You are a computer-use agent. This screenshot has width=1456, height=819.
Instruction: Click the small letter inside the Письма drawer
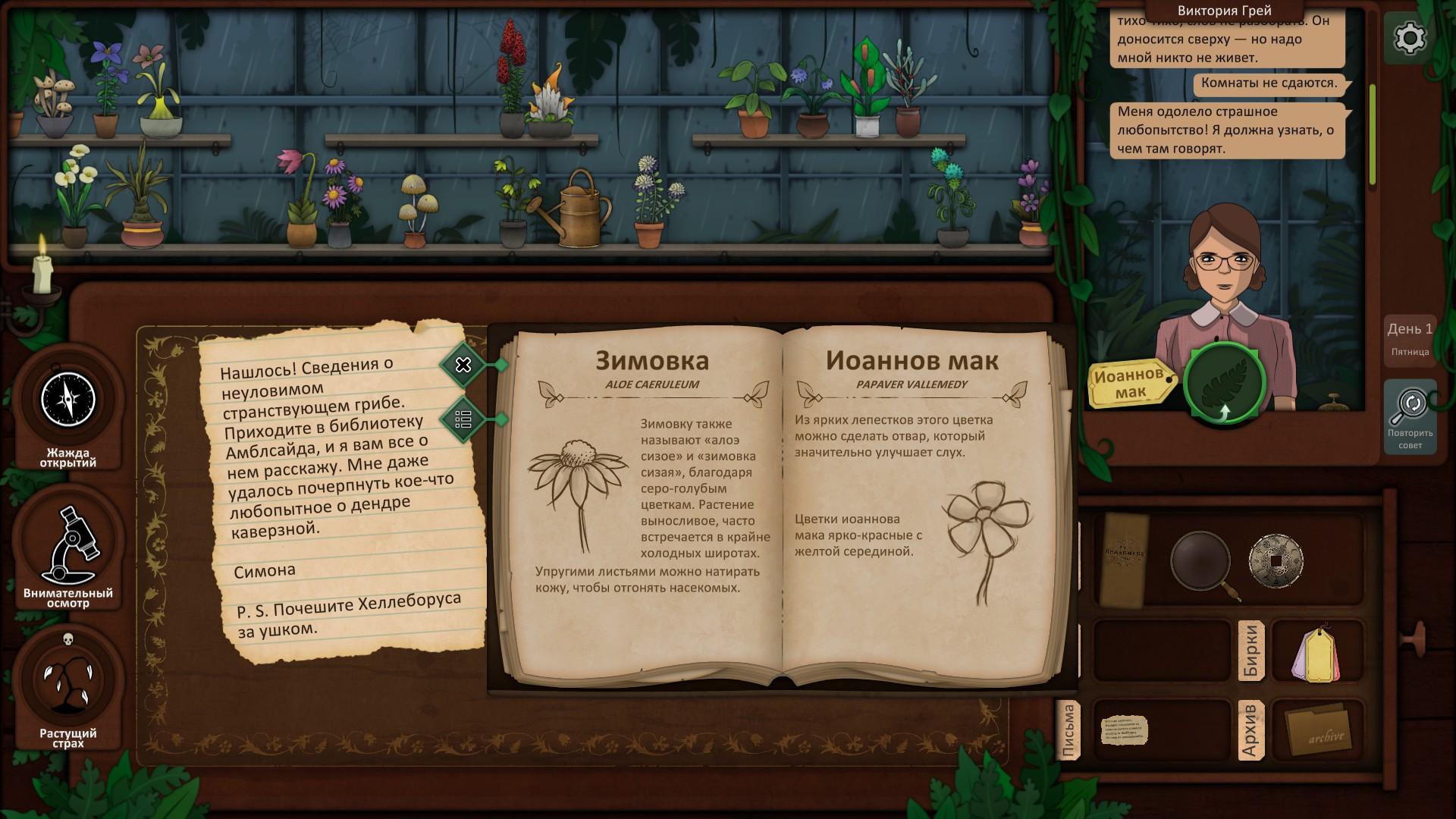1125,730
